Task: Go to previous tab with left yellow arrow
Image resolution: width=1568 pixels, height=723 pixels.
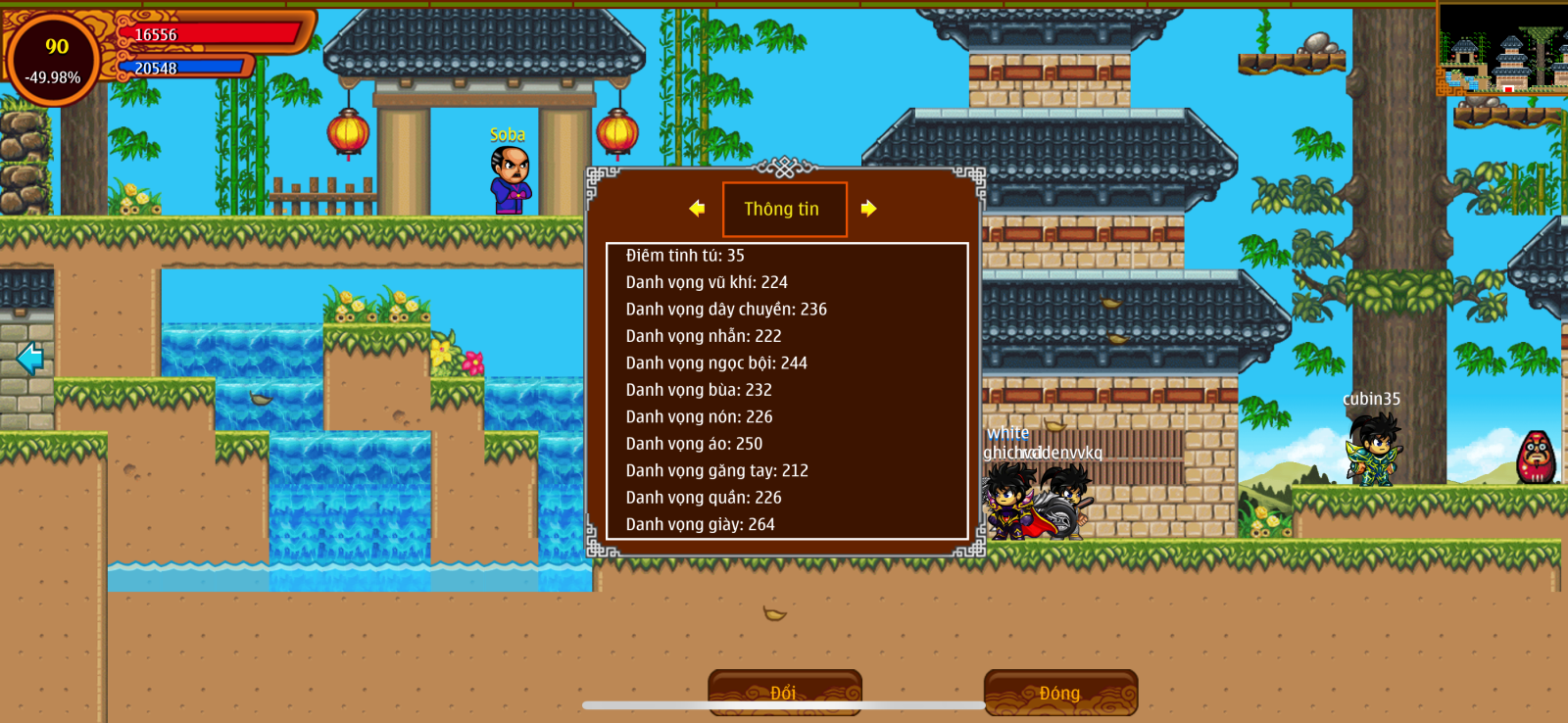Action: point(697,209)
